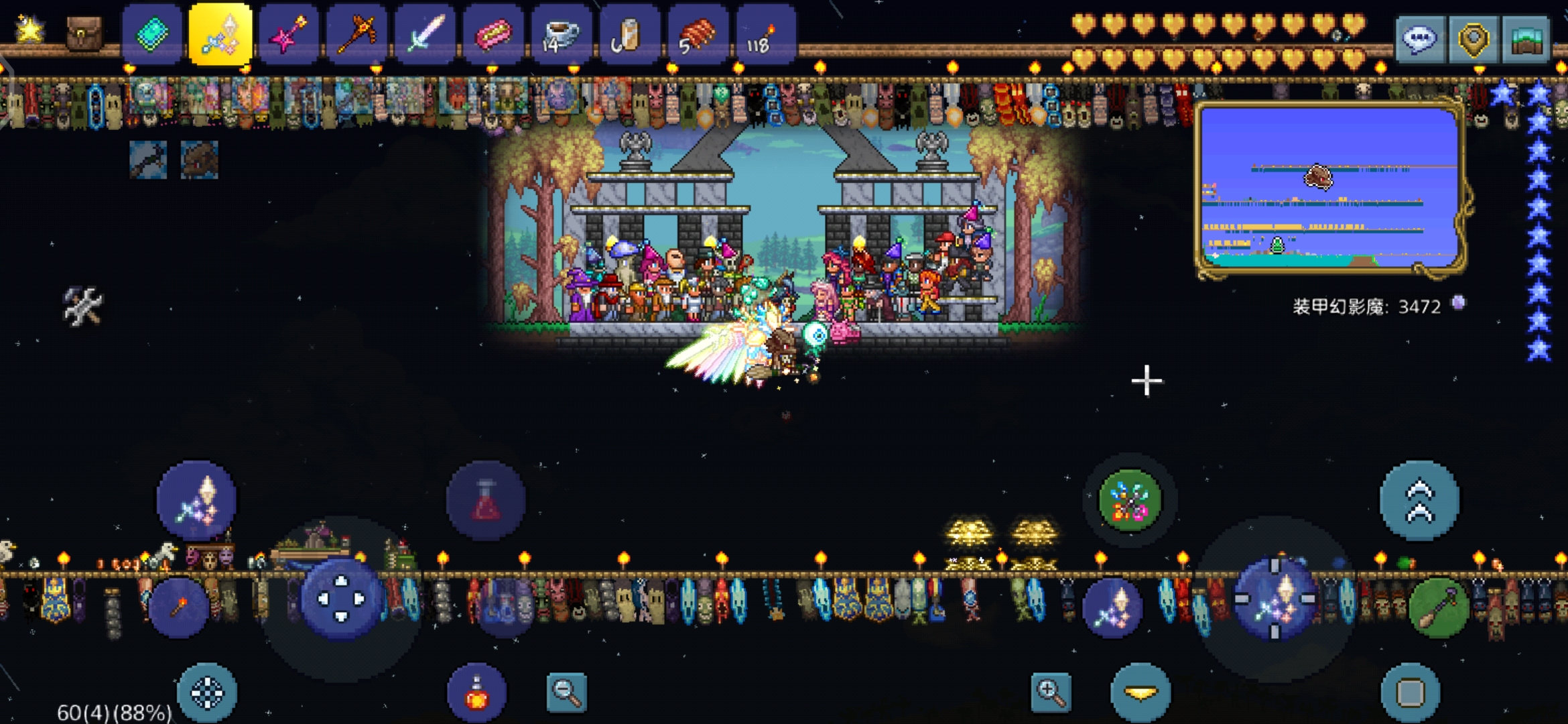Use the red healing potion quick button
This screenshot has width=1568, height=724.
pyautogui.click(x=476, y=693)
